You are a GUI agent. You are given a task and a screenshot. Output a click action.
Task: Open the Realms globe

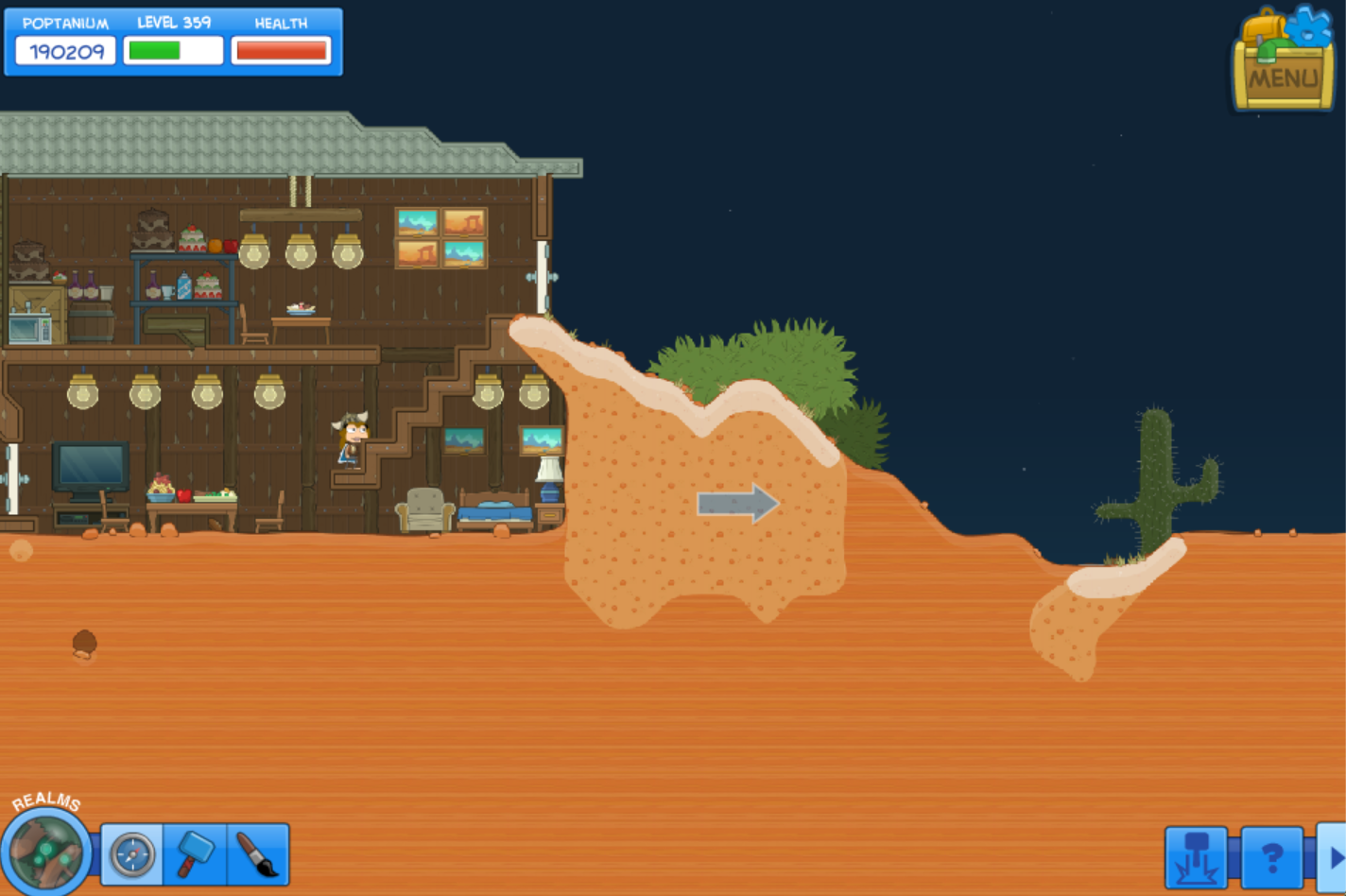(45, 850)
